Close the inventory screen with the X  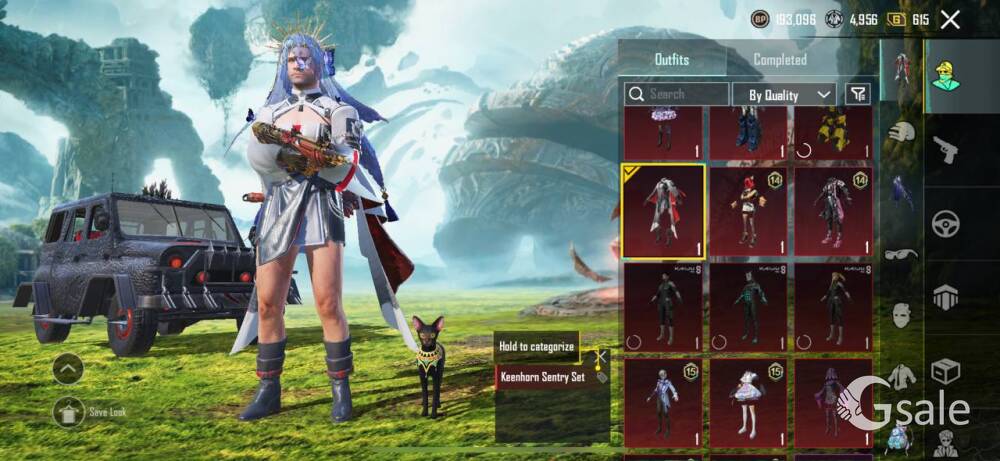tap(950, 19)
